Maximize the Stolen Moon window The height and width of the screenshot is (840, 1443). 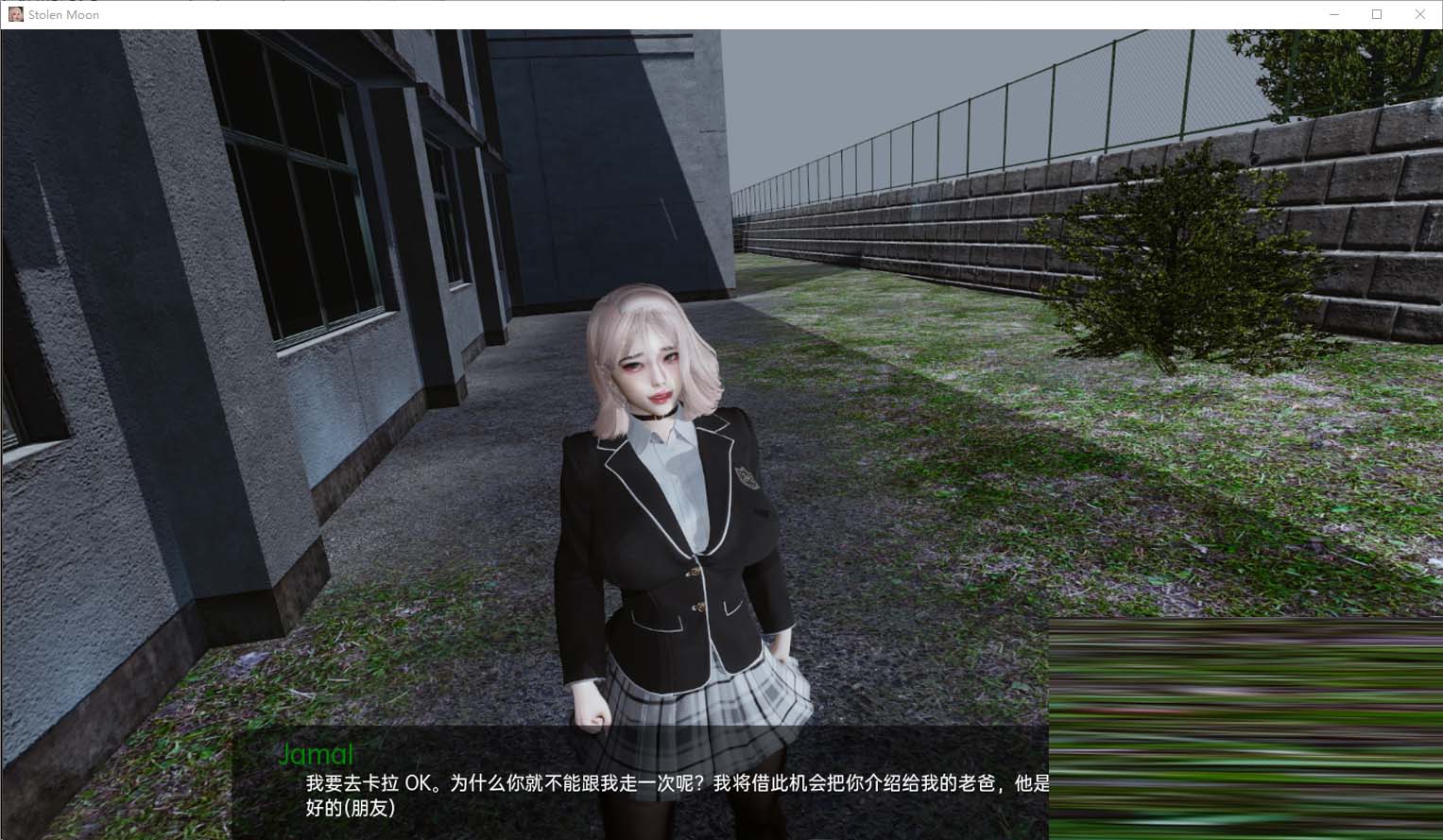(1377, 14)
